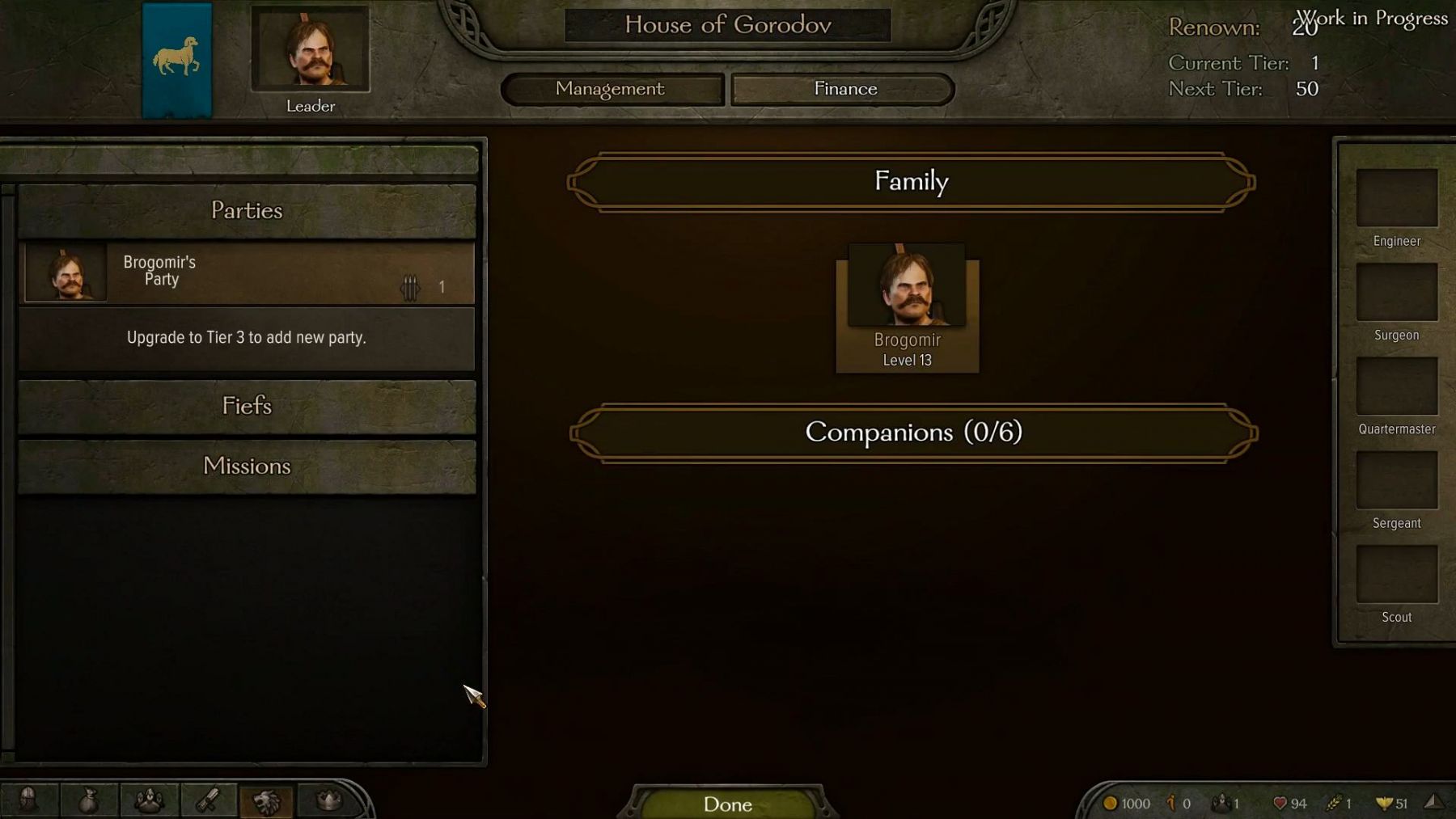Open the party troops icon
Screen dimensions: 1456x819
click(x=149, y=800)
